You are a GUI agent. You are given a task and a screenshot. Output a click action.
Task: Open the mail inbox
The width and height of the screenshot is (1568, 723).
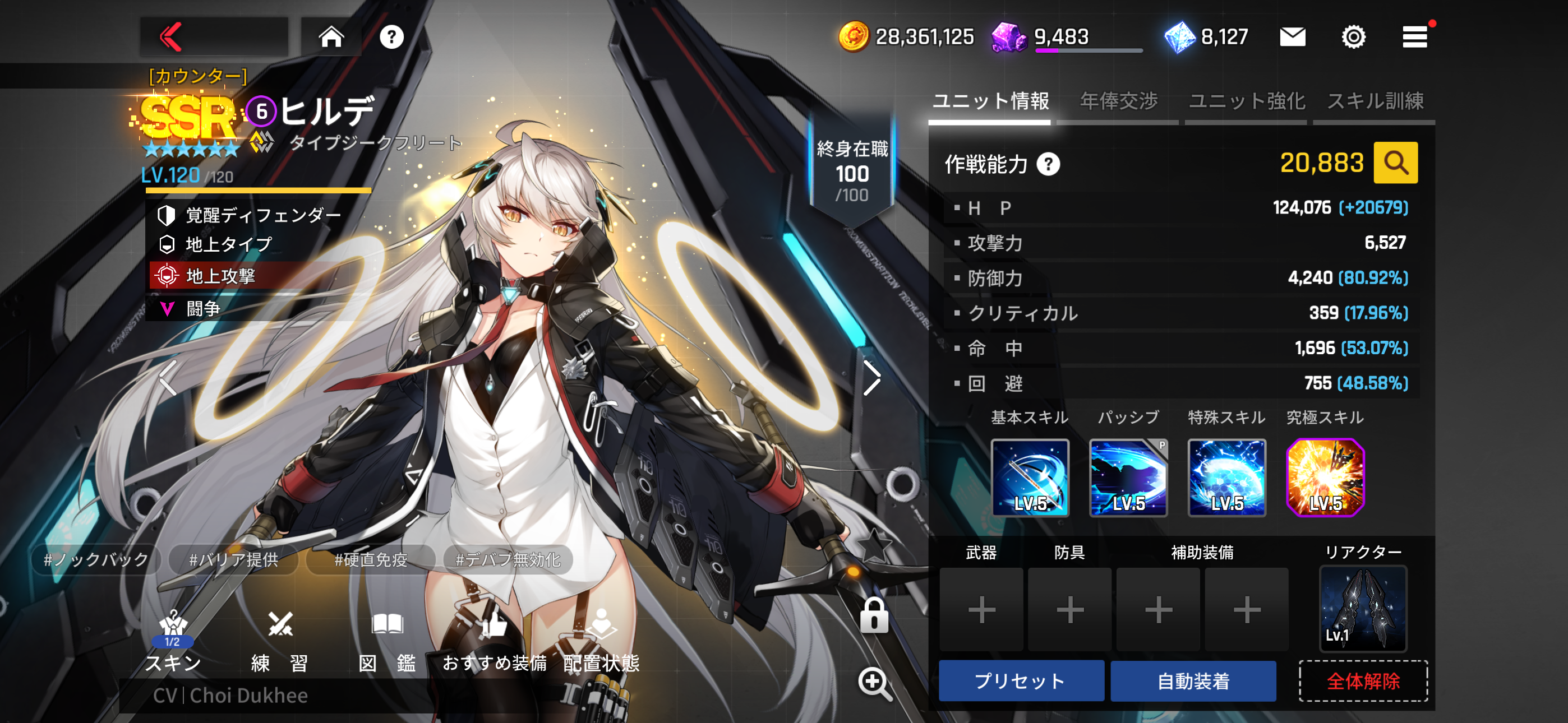[x=1292, y=37]
